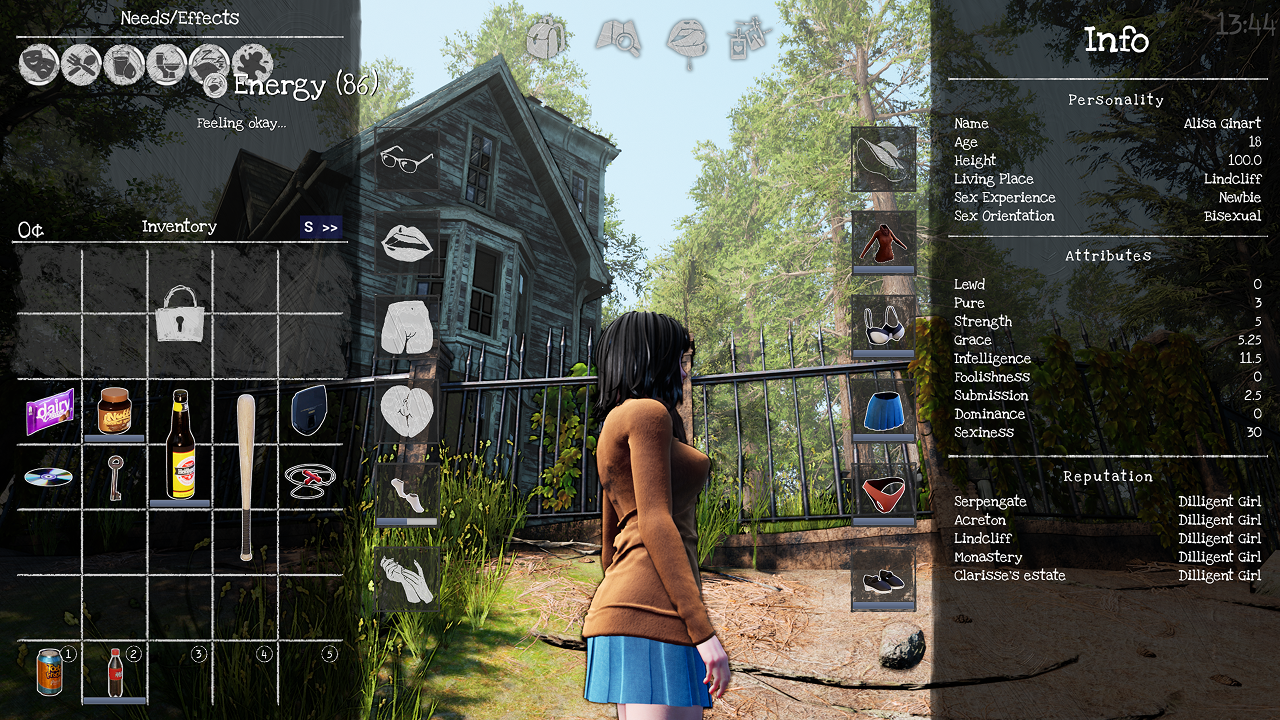Select the old key item
The image size is (1280, 720).
click(115, 476)
